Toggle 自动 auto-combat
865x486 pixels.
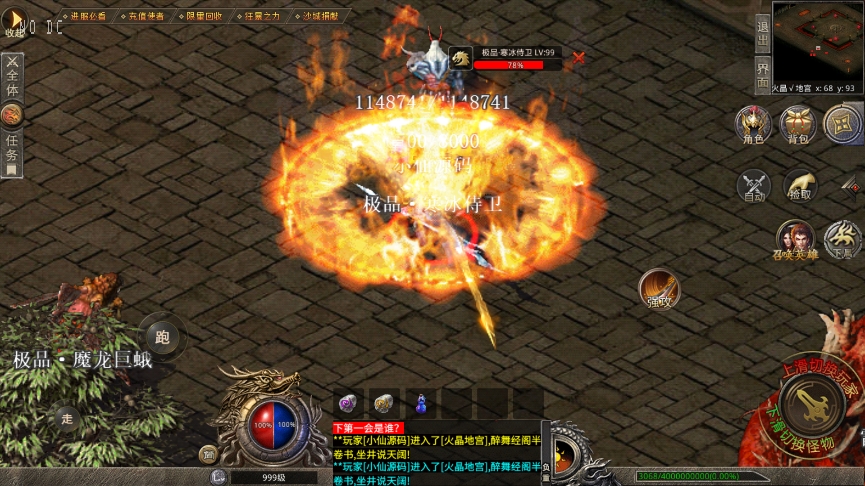[753, 186]
